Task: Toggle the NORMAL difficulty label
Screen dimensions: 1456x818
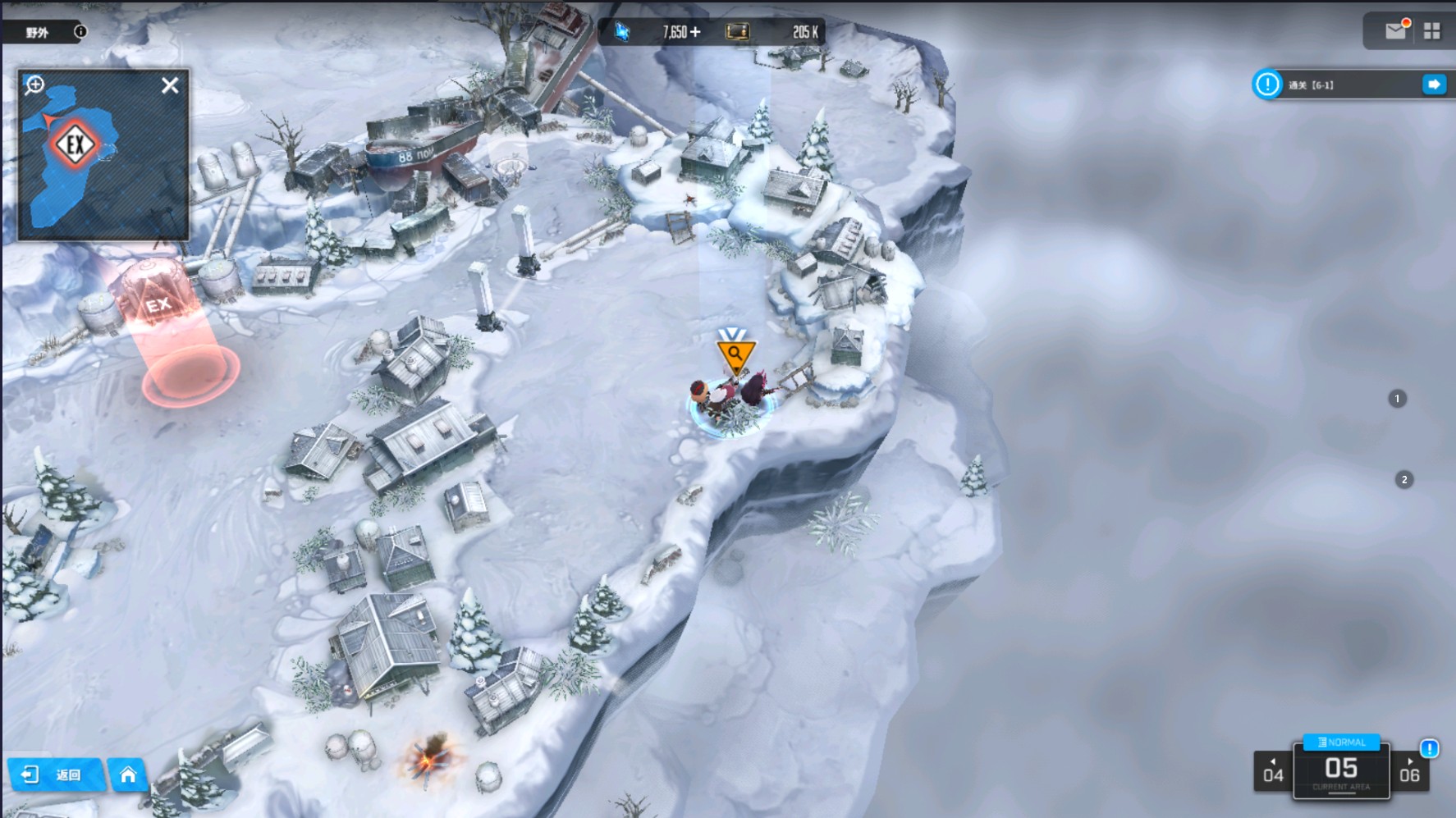Action: (1341, 742)
